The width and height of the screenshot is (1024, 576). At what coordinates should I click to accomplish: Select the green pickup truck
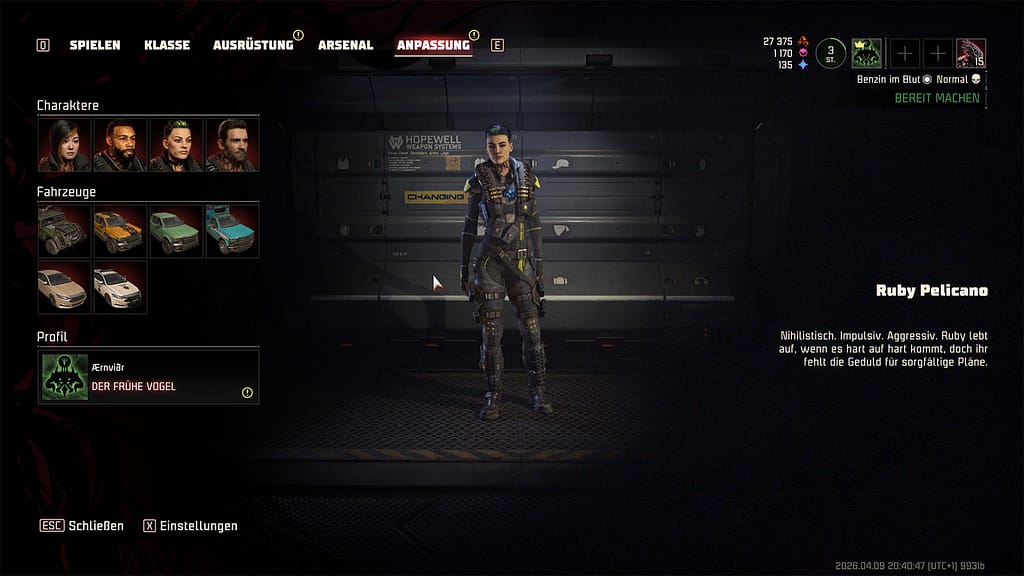pos(176,231)
